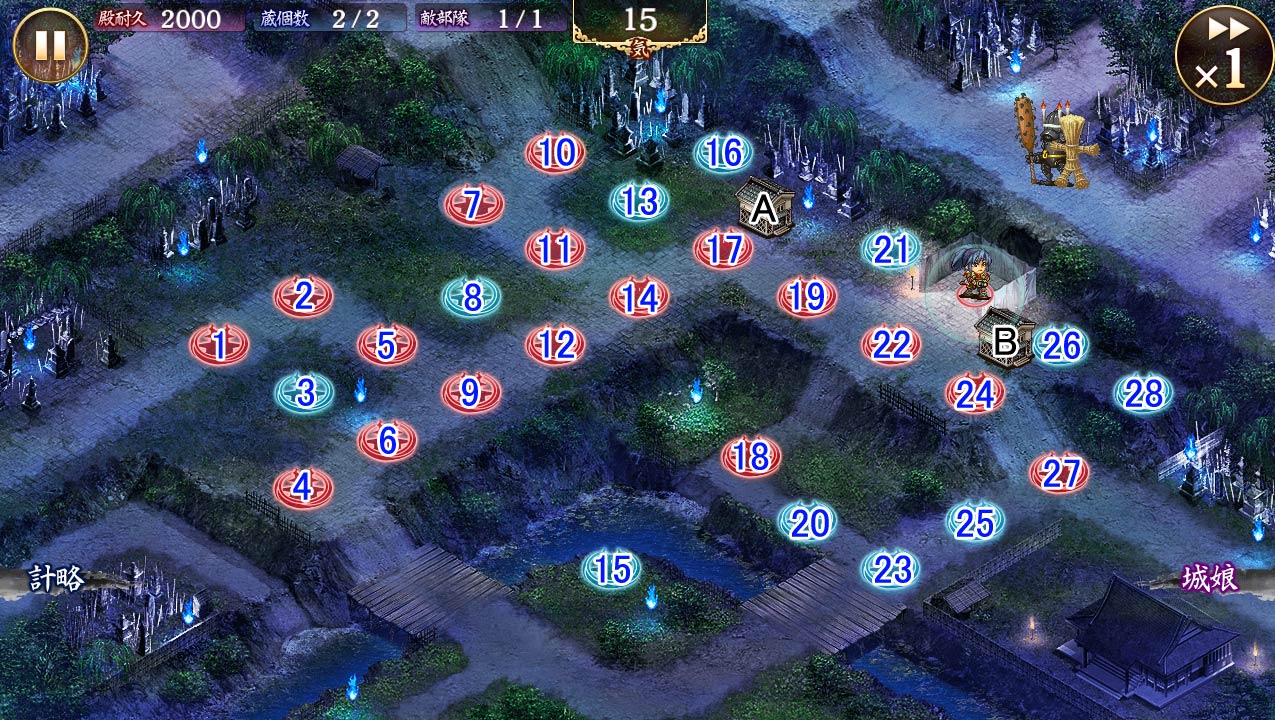Select storehouse marker A
1275x720 pixels.
764,208
